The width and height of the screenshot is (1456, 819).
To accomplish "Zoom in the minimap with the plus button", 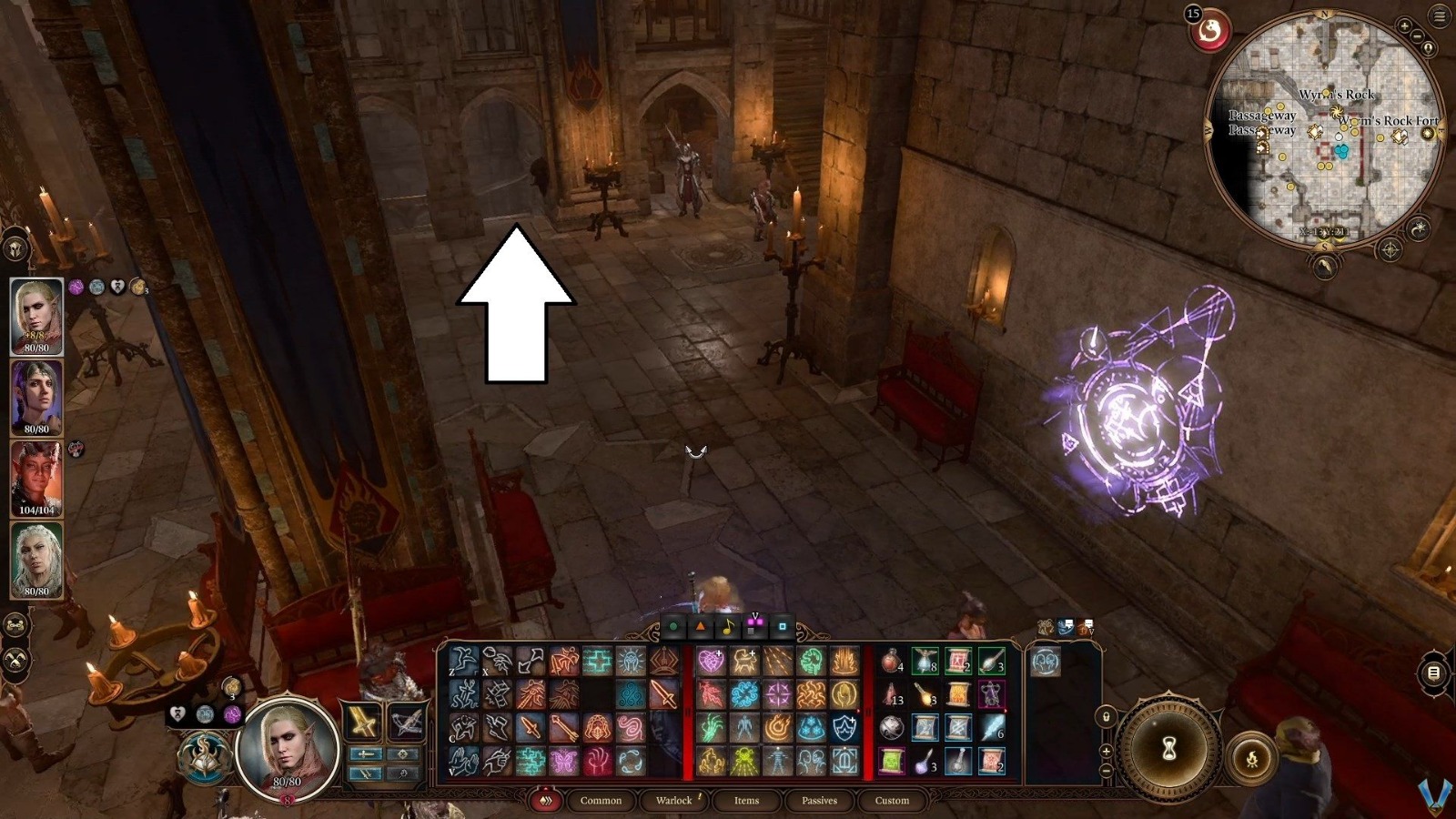I will pos(1404,25).
